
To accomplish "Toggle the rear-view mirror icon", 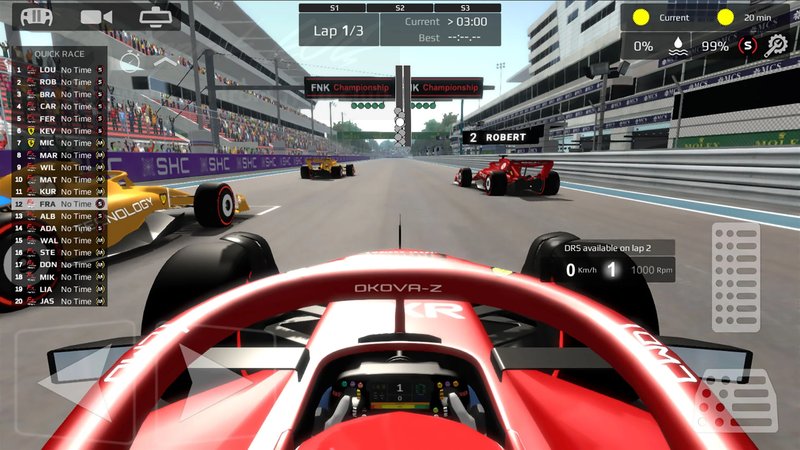I will [155, 17].
